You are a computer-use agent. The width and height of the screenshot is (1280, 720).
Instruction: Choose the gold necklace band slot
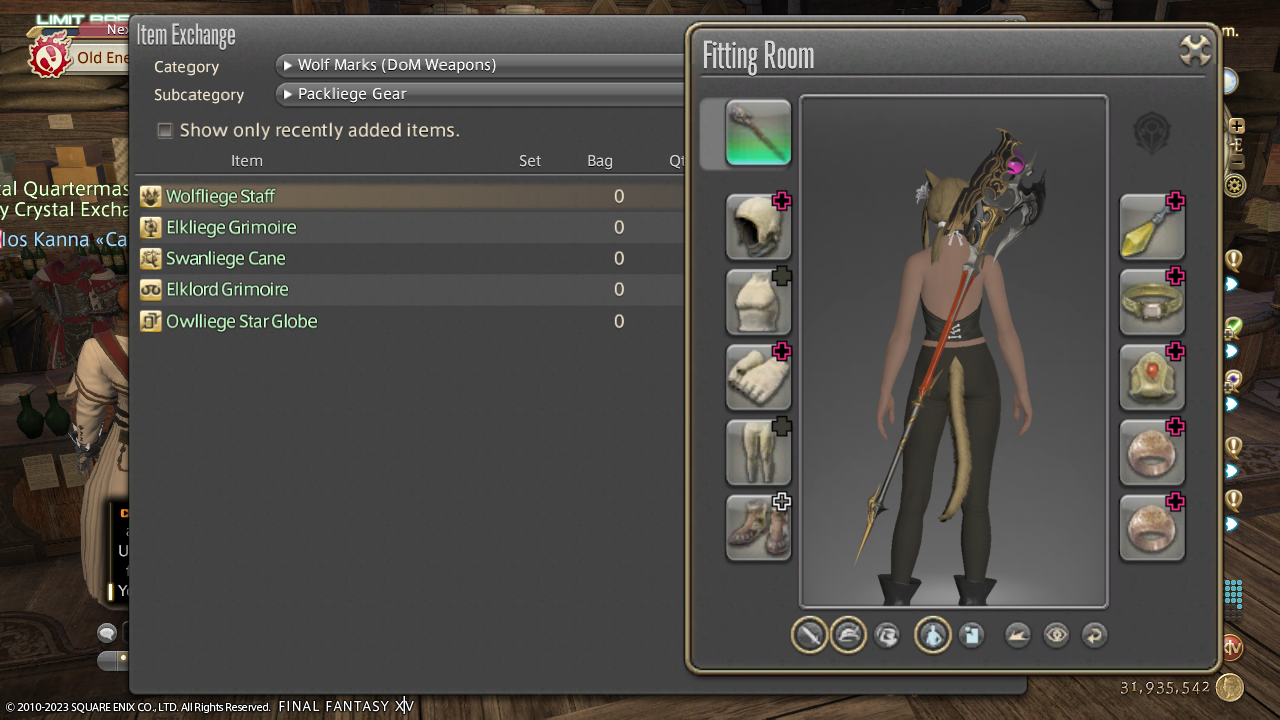[x=1152, y=302]
